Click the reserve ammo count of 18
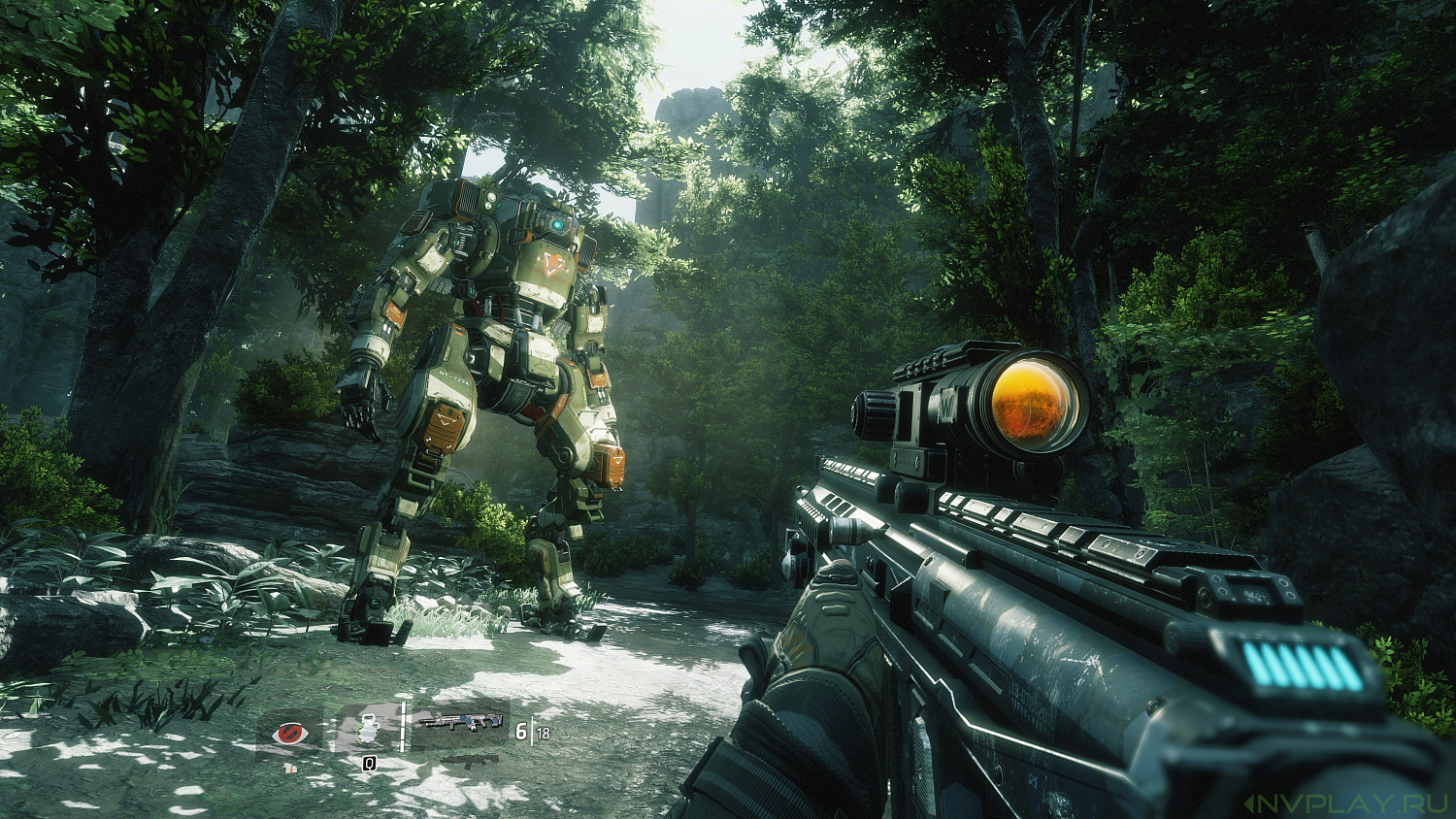 [x=544, y=732]
